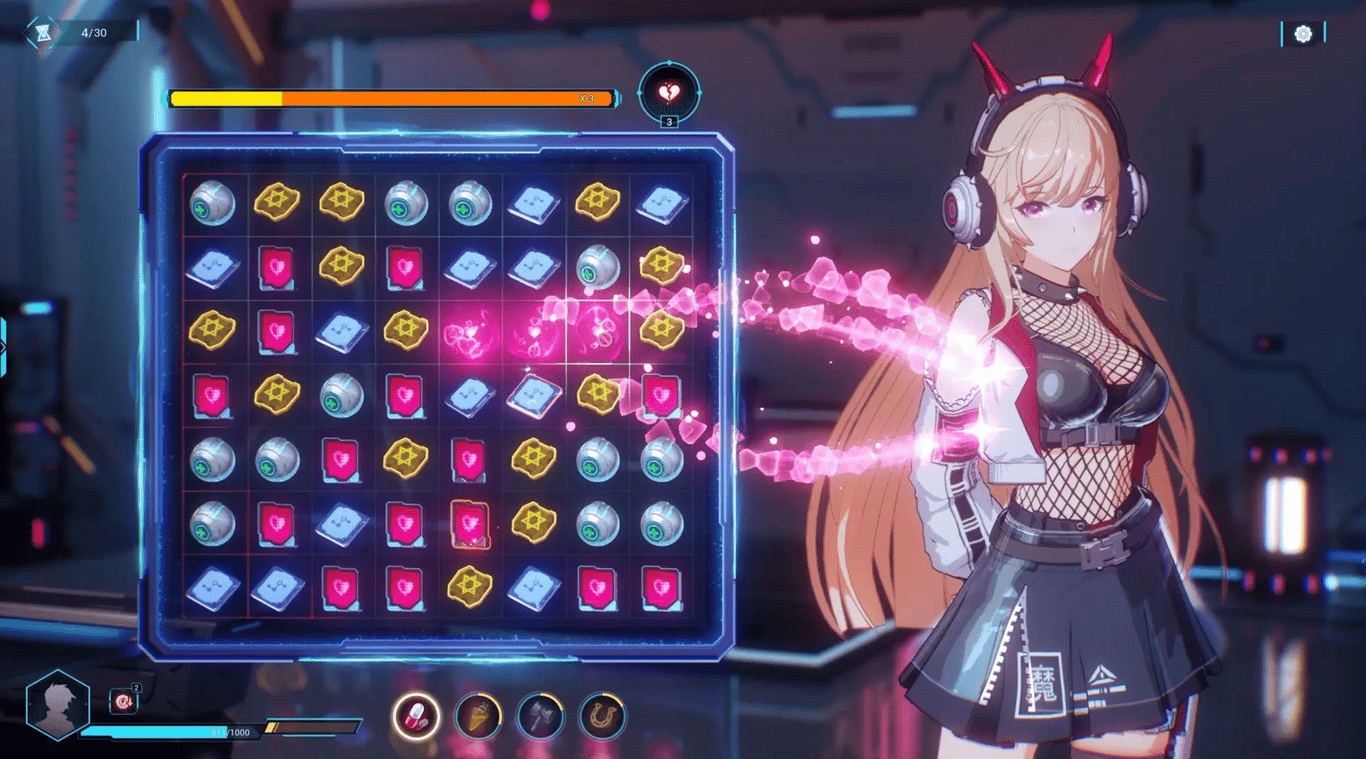Inspect the red target status icon
The height and width of the screenshot is (759, 1366).
click(x=123, y=702)
